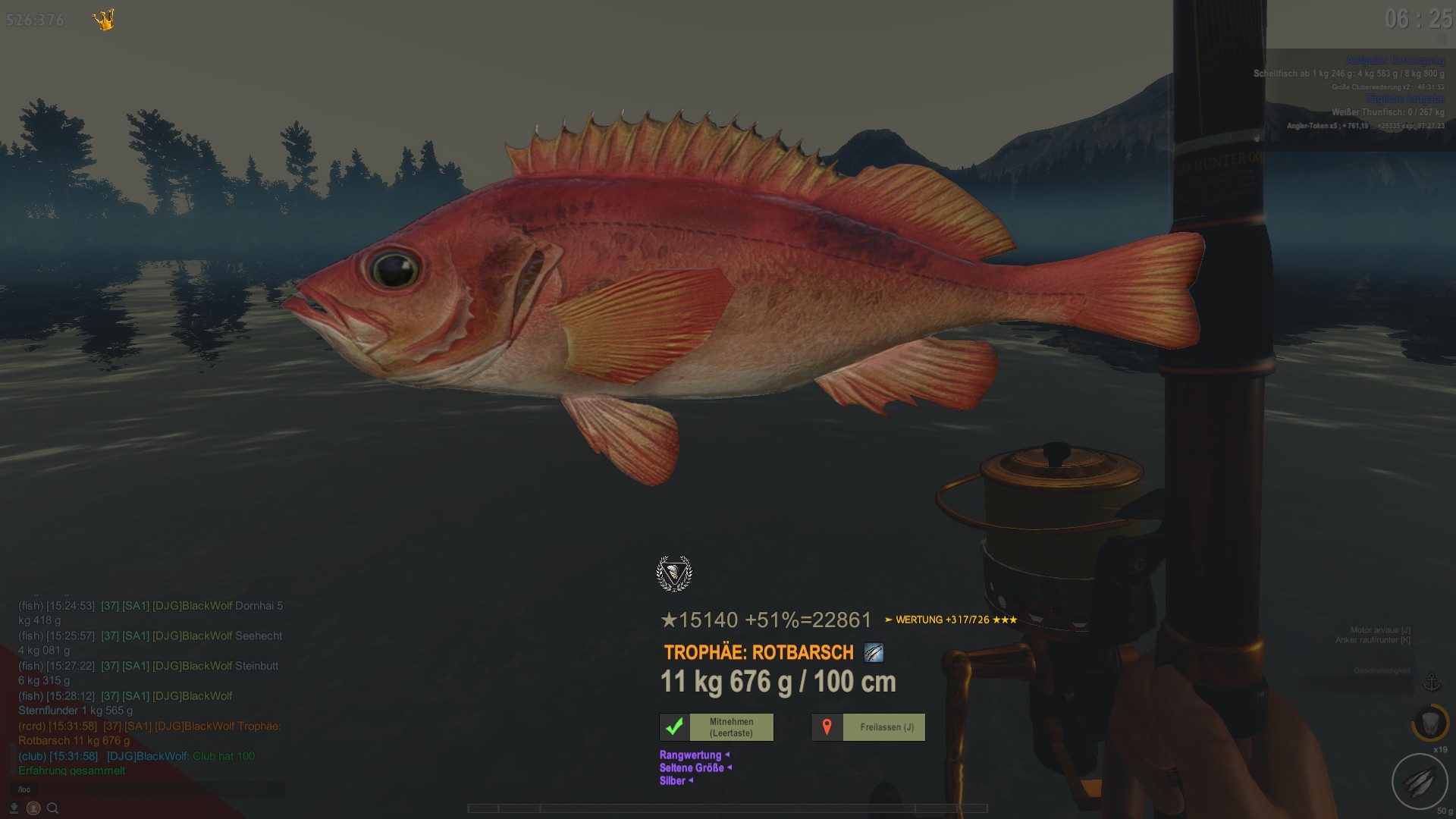The height and width of the screenshot is (819, 1456).
Task: Release the fish with the Freilassen button
Action: click(868, 727)
